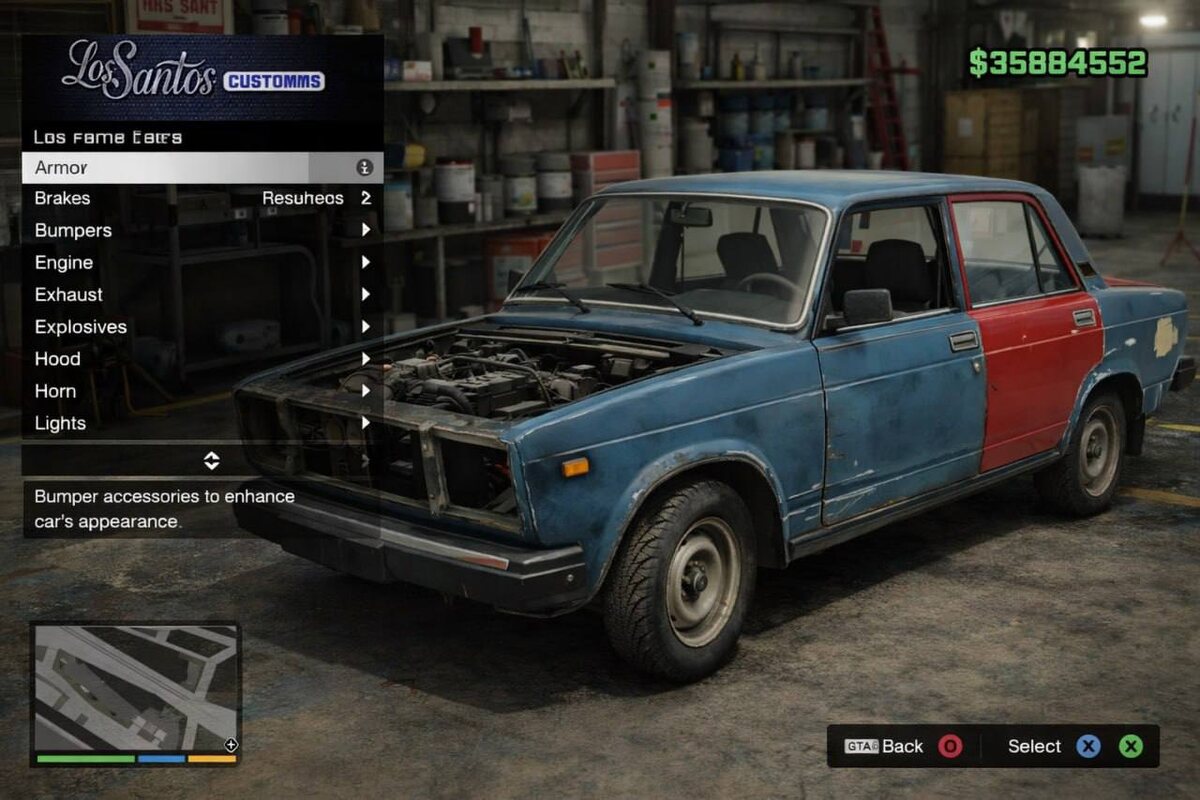The width and height of the screenshot is (1200, 800).
Task: Click the minimap in the corner
Action: click(x=135, y=688)
